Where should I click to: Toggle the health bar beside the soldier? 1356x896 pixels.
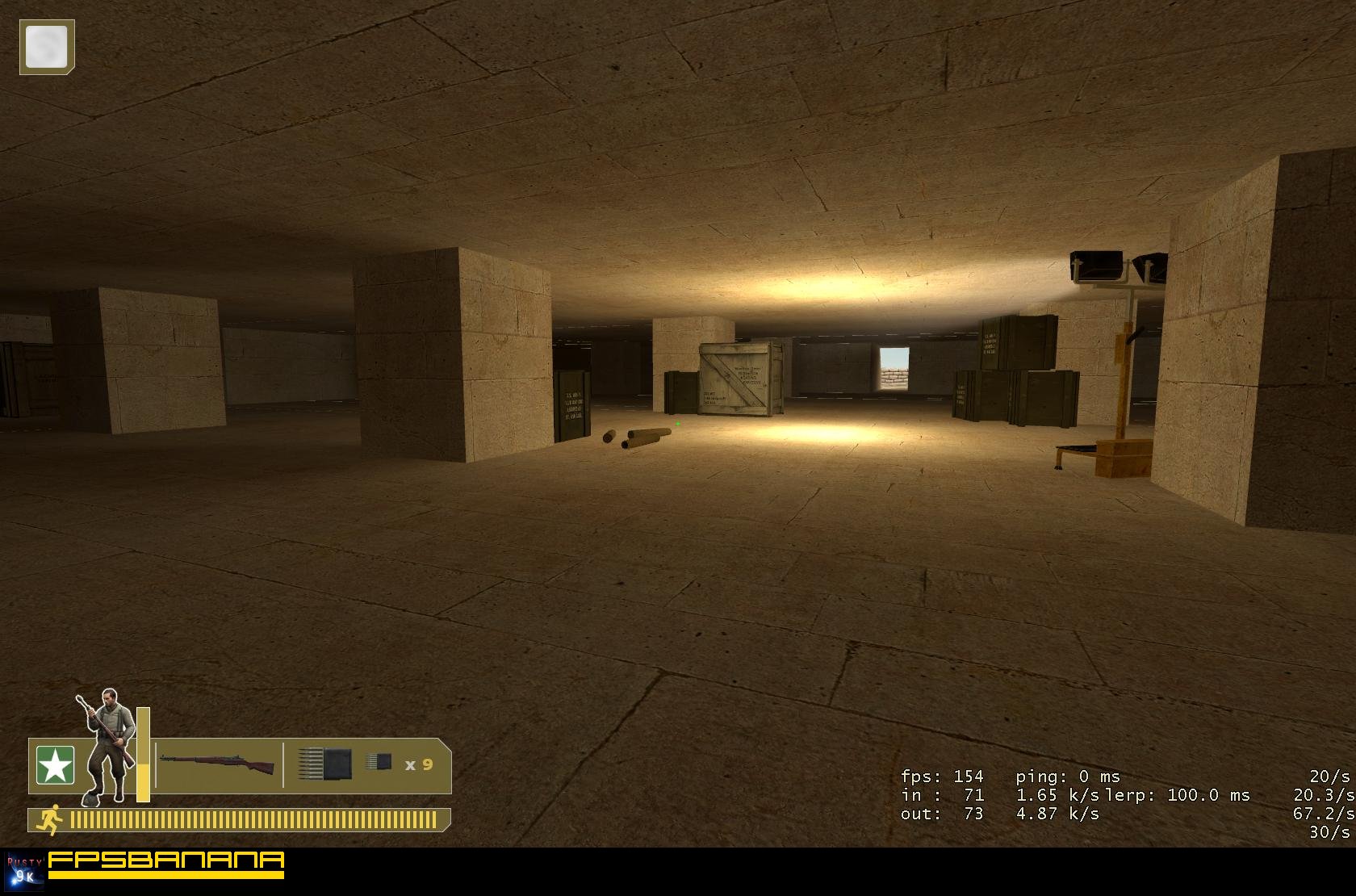coord(141,755)
